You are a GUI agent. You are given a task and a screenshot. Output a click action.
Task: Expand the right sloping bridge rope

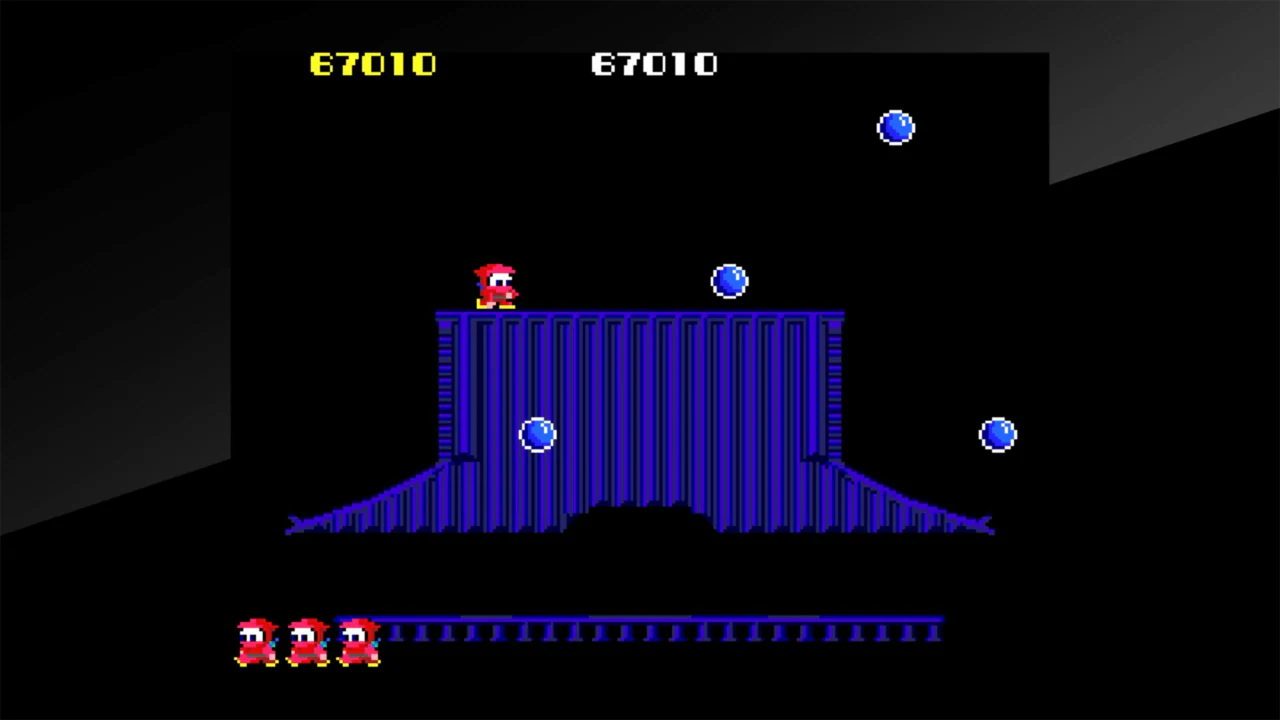[x=910, y=500]
